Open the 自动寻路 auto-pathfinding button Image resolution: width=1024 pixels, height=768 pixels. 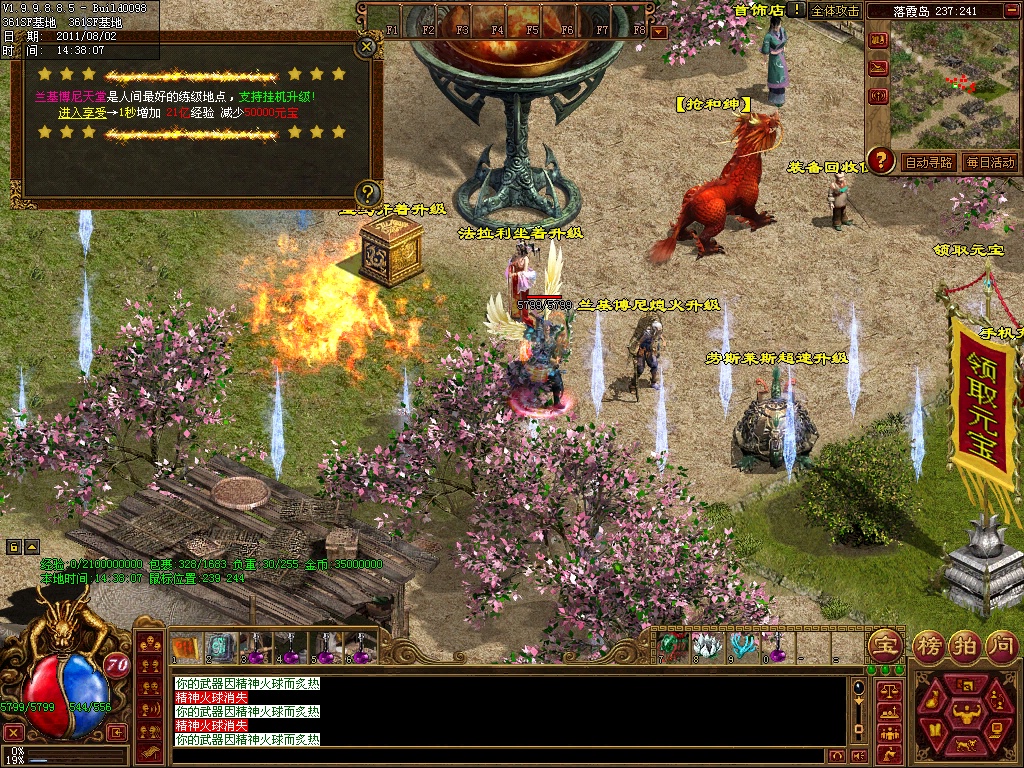[928, 162]
